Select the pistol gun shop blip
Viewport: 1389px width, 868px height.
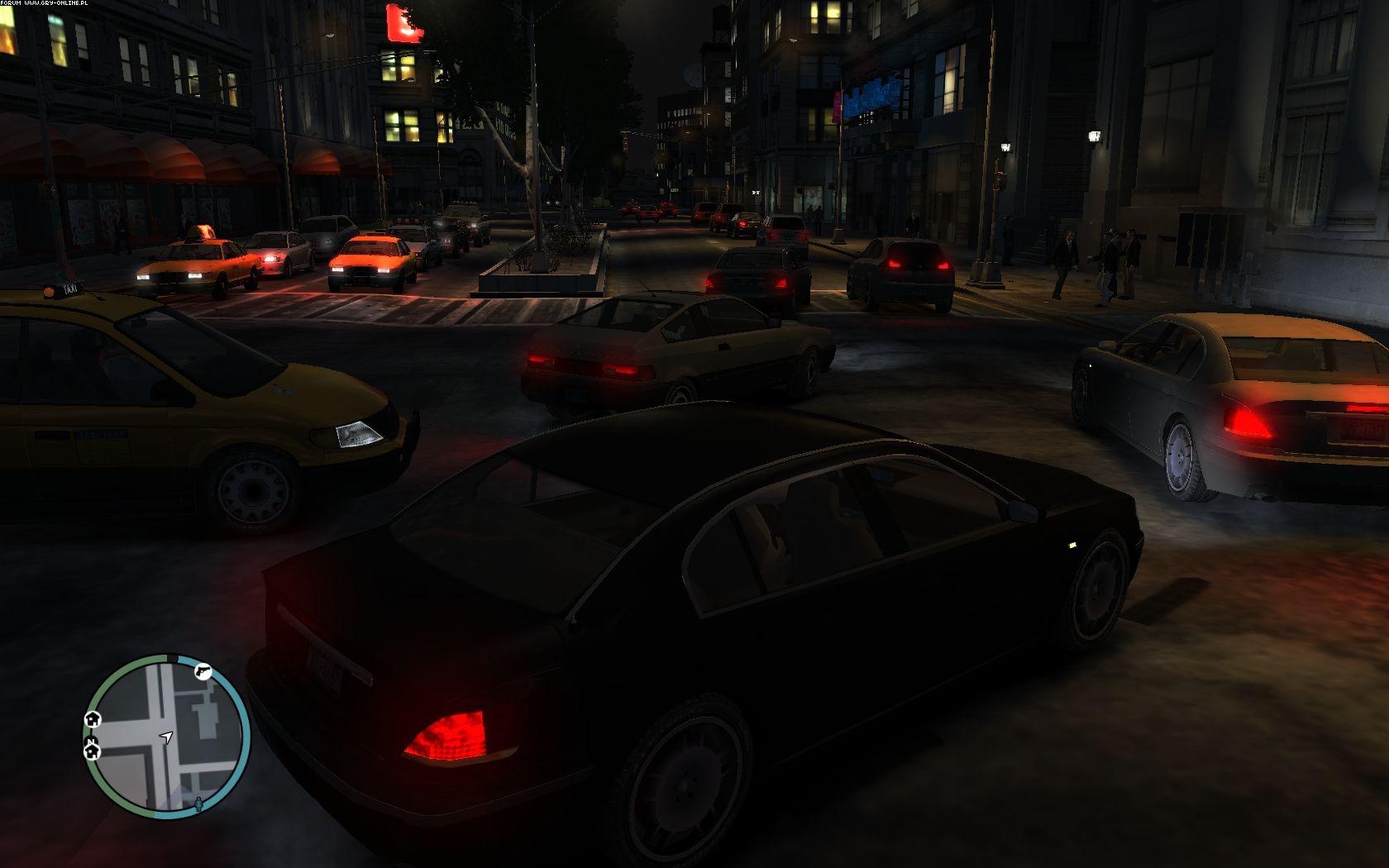tap(203, 671)
